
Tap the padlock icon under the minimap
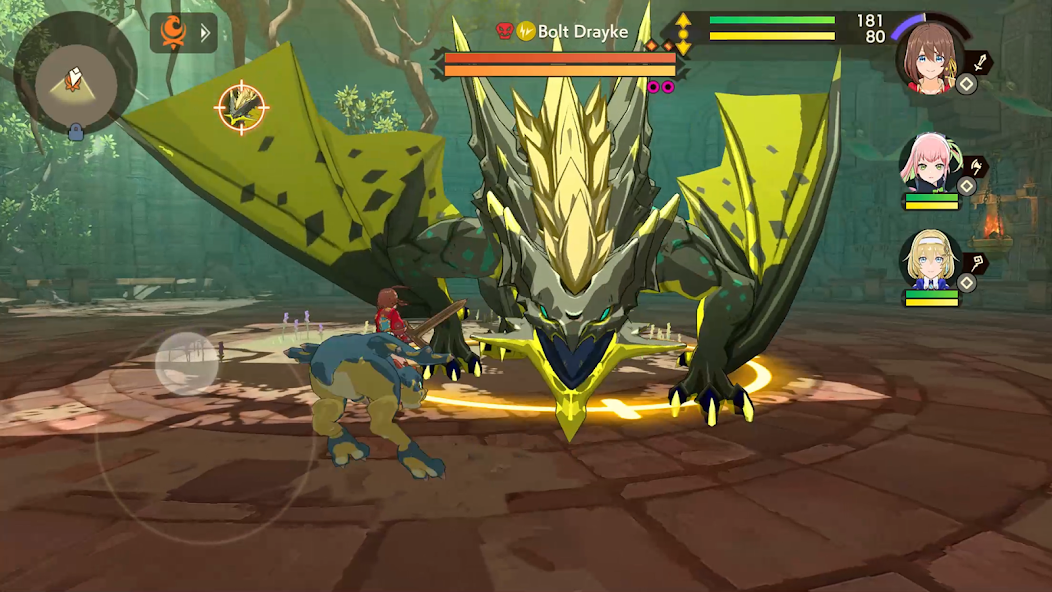click(75, 132)
